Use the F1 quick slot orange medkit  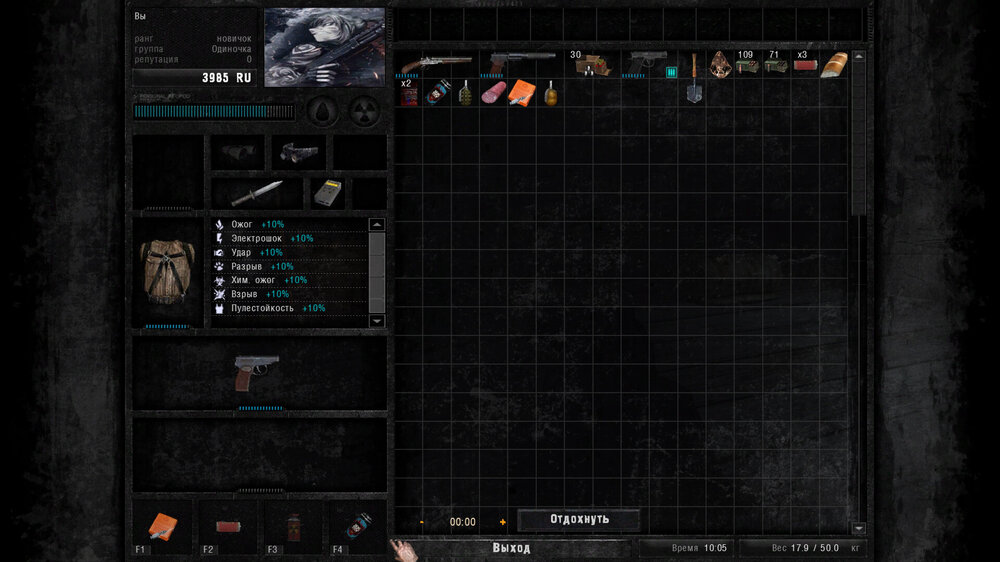tap(163, 526)
